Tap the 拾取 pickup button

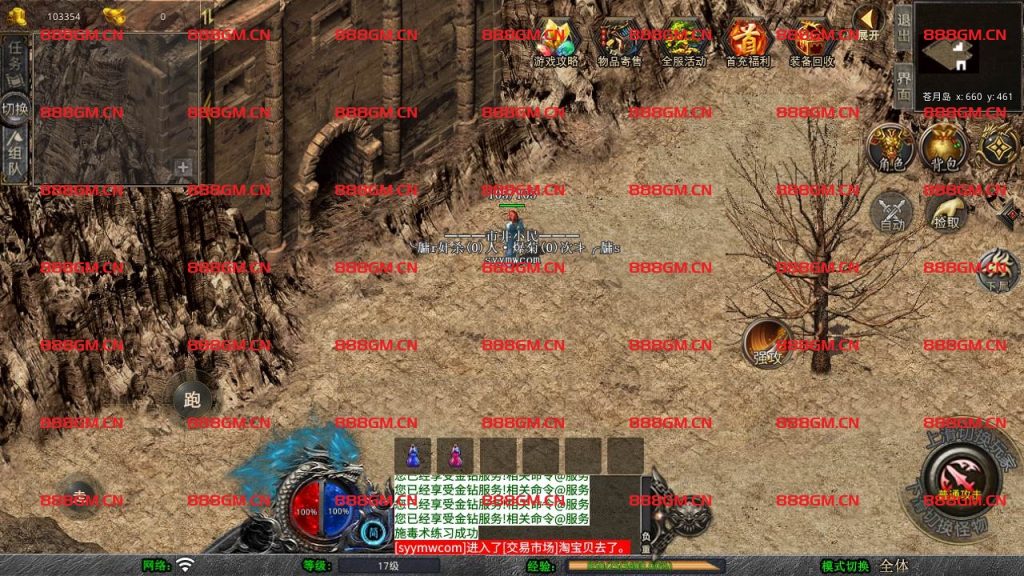(x=945, y=212)
